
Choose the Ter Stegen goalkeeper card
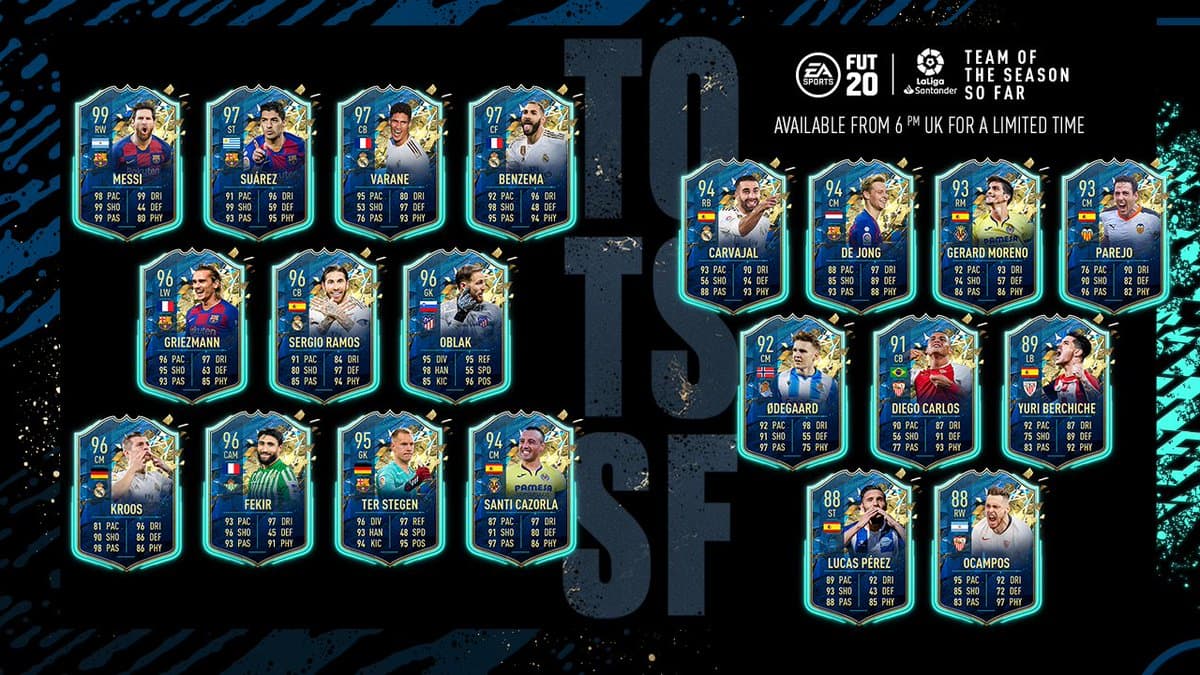[x=390, y=490]
